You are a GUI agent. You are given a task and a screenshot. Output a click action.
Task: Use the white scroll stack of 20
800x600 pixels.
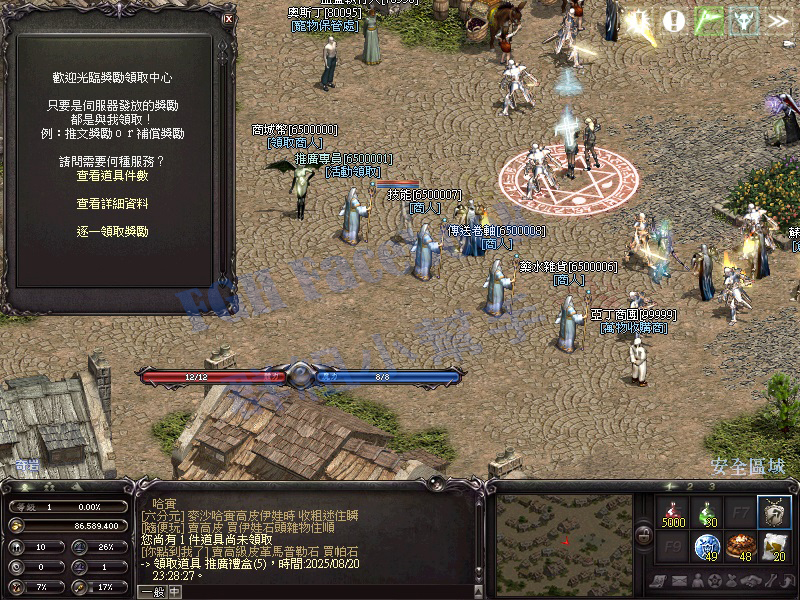(774, 547)
